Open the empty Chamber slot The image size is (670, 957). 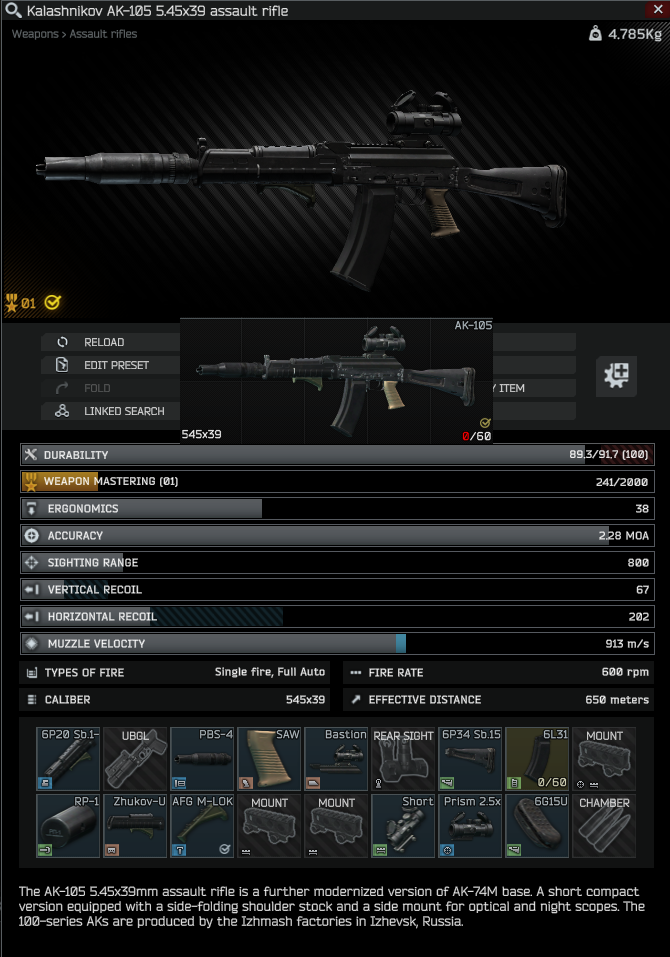point(604,826)
